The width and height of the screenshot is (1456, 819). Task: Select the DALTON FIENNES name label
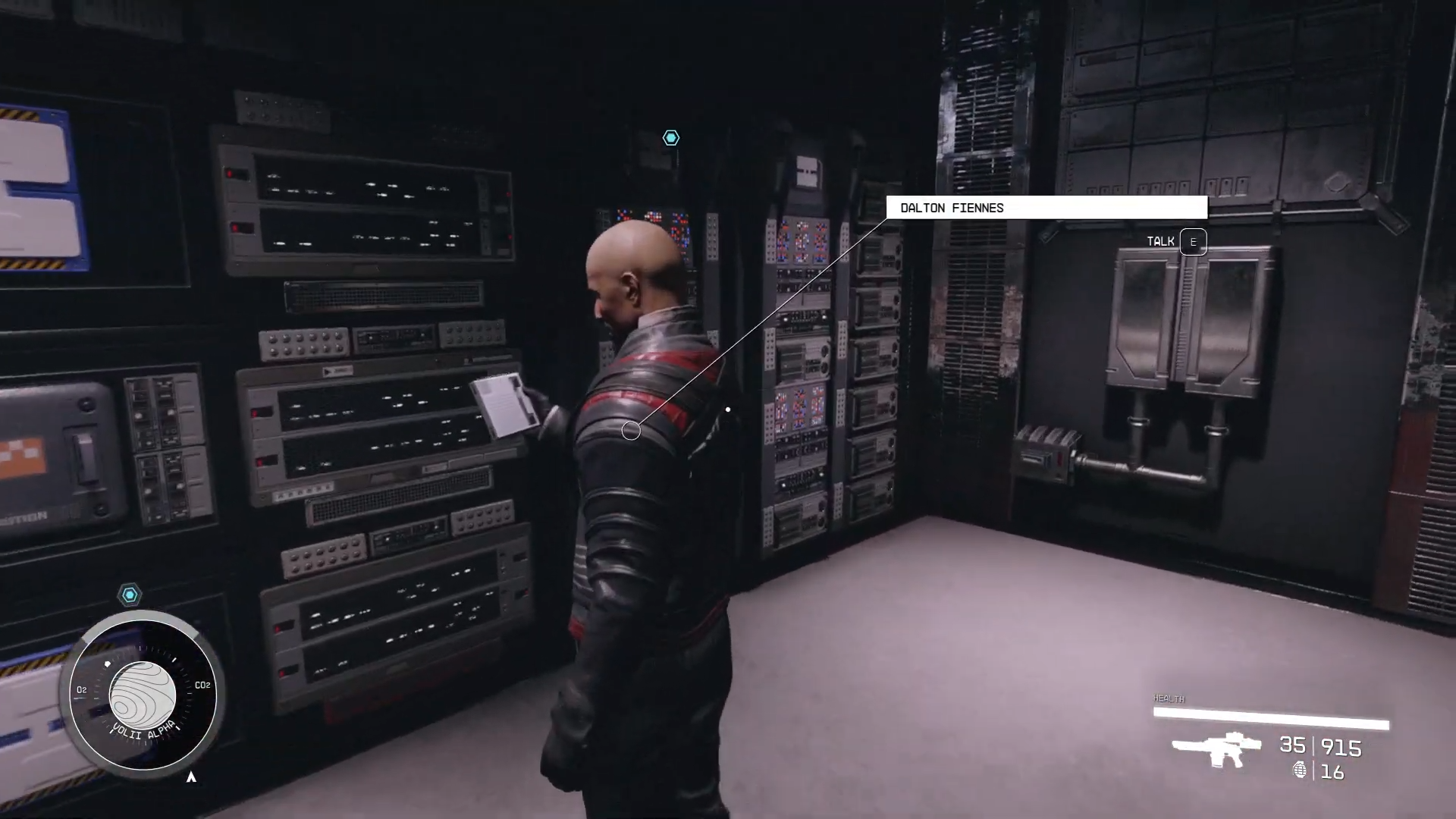(950, 208)
